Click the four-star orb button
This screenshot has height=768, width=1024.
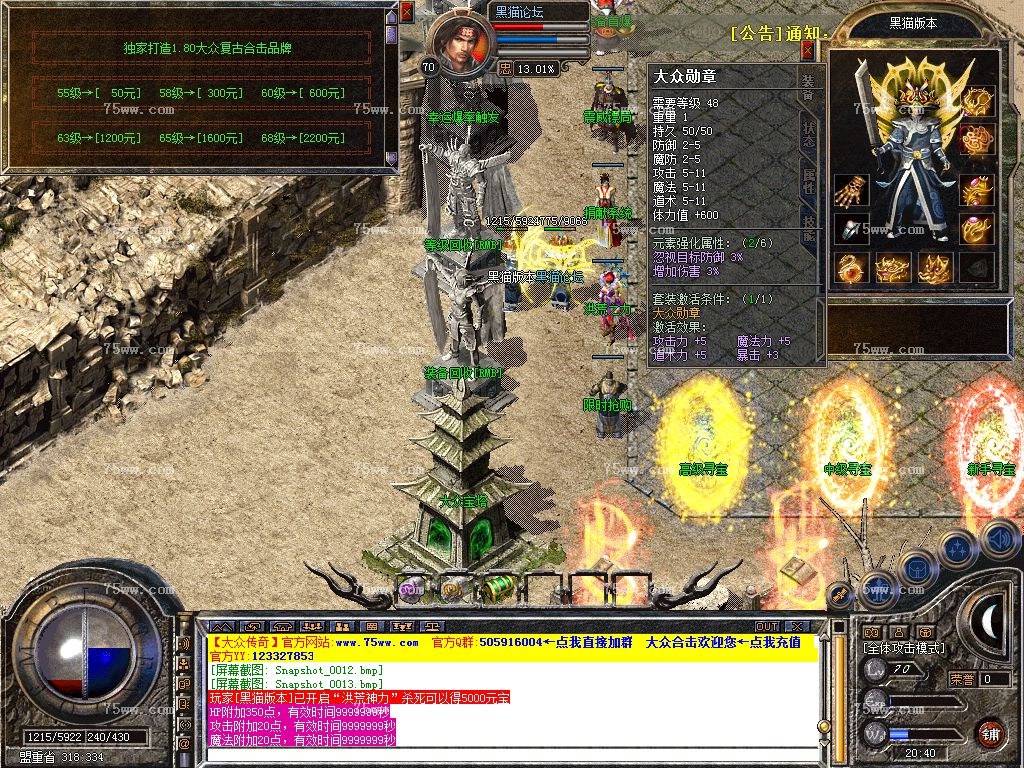tap(958, 548)
